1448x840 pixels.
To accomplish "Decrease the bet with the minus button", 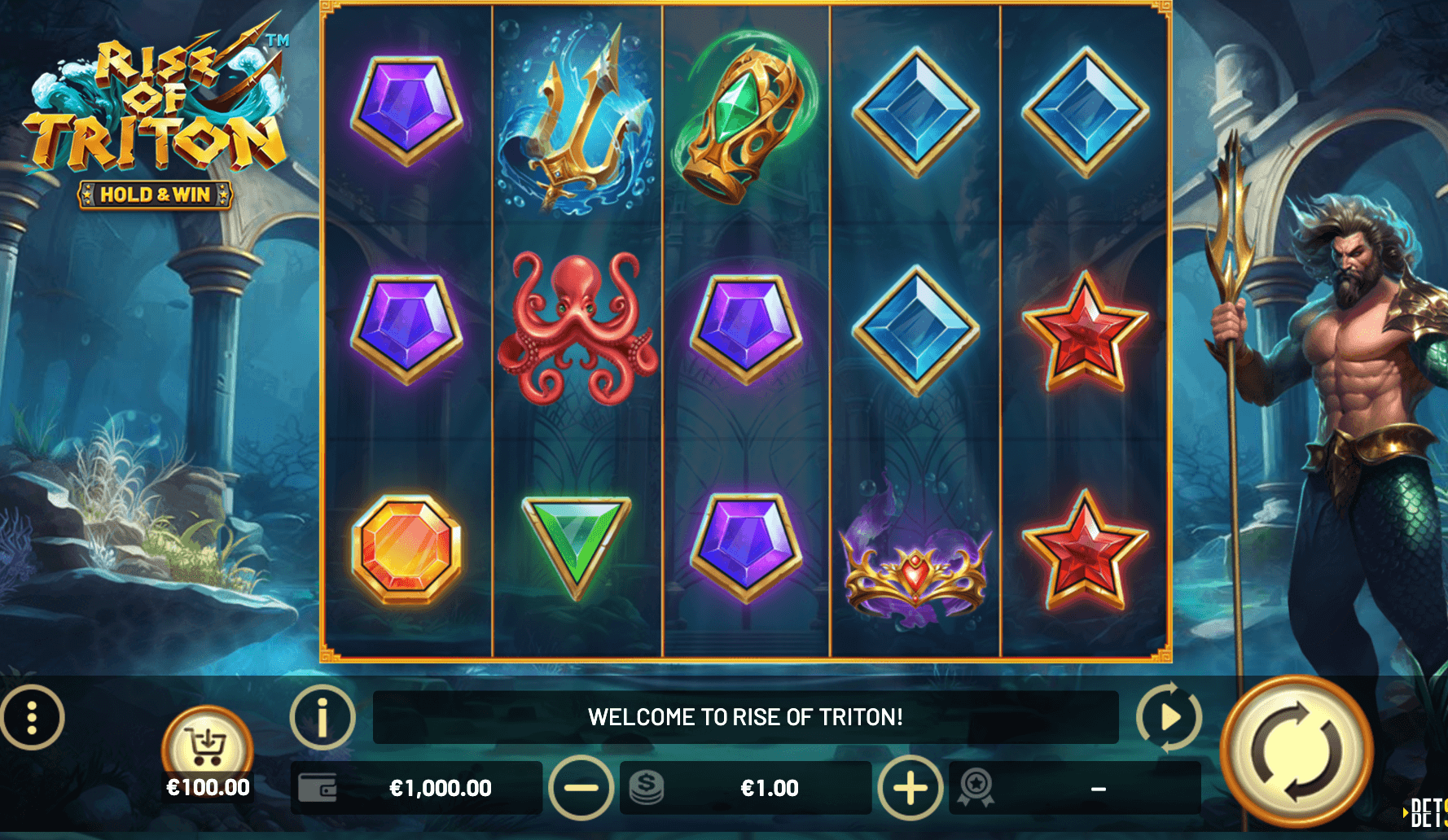I will (x=581, y=788).
